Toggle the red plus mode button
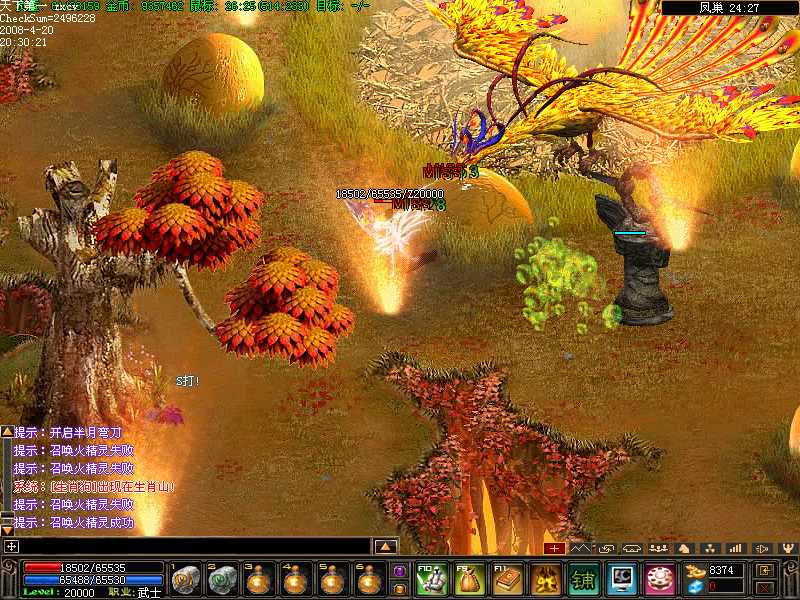Screen dimensions: 800x600 pos(554,548)
